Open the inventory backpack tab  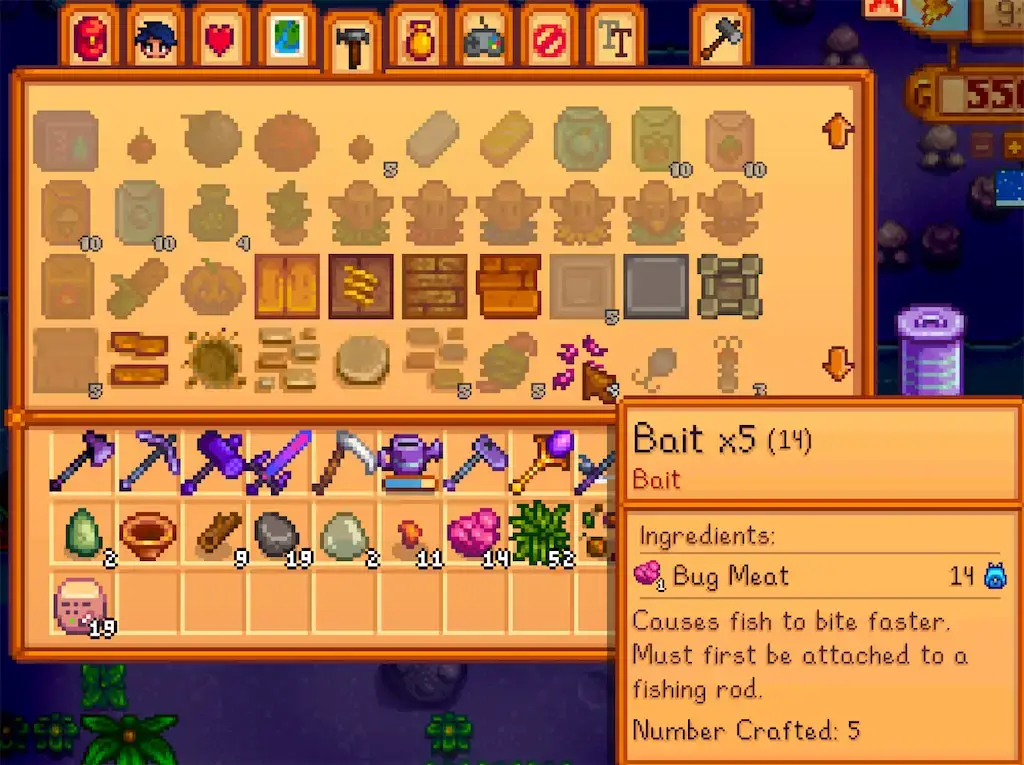coord(91,38)
